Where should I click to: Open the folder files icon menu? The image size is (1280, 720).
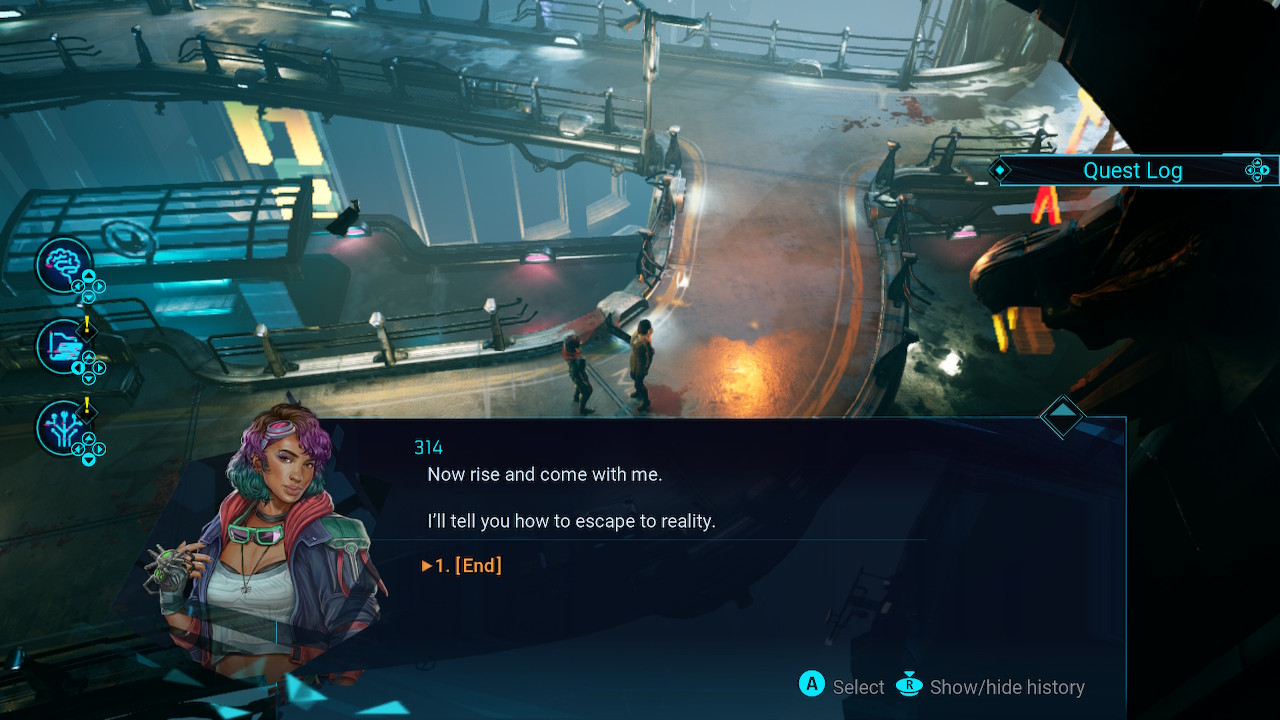coord(63,346)
